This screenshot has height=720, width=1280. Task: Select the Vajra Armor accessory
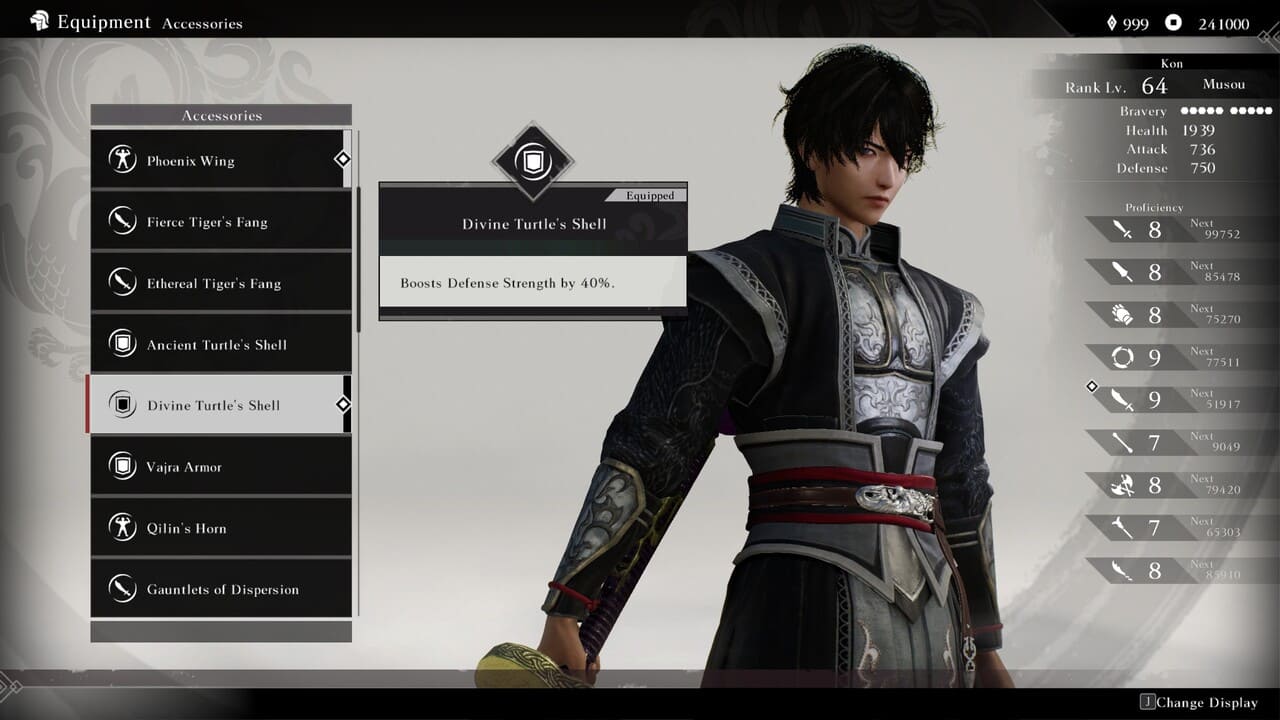[220, 466]
